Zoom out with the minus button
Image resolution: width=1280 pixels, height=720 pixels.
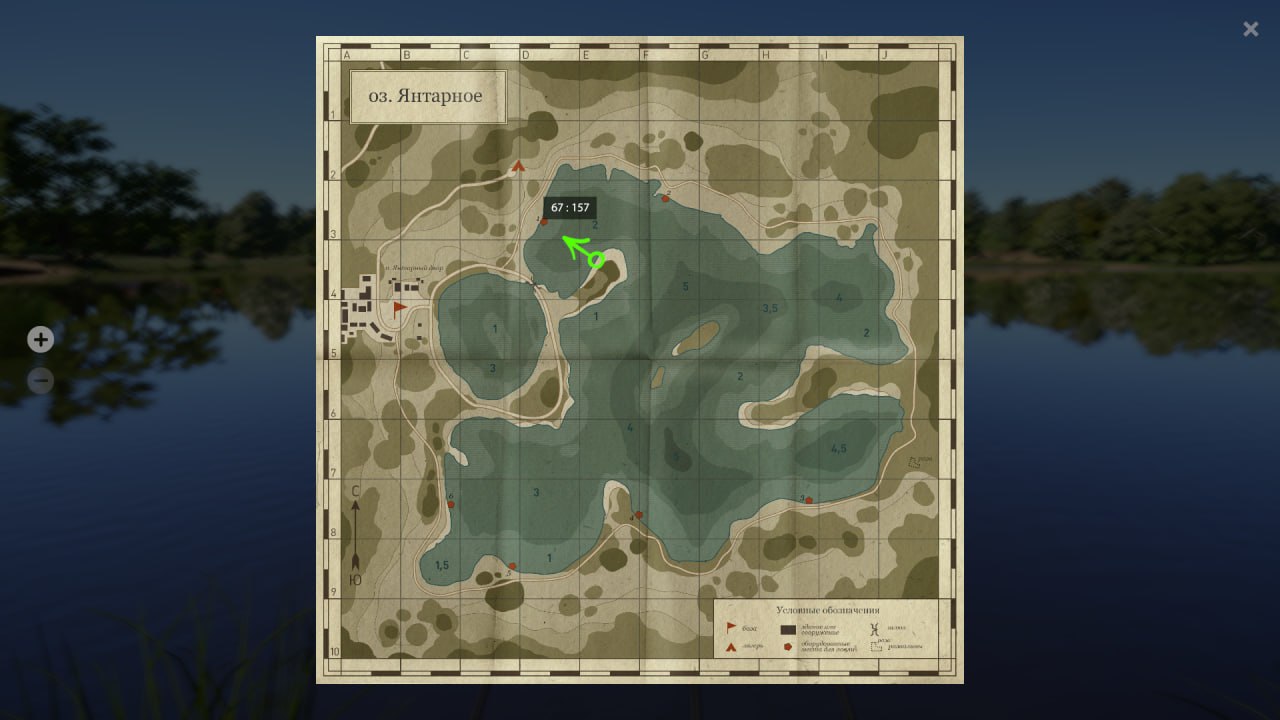click(x=40, y=381)
